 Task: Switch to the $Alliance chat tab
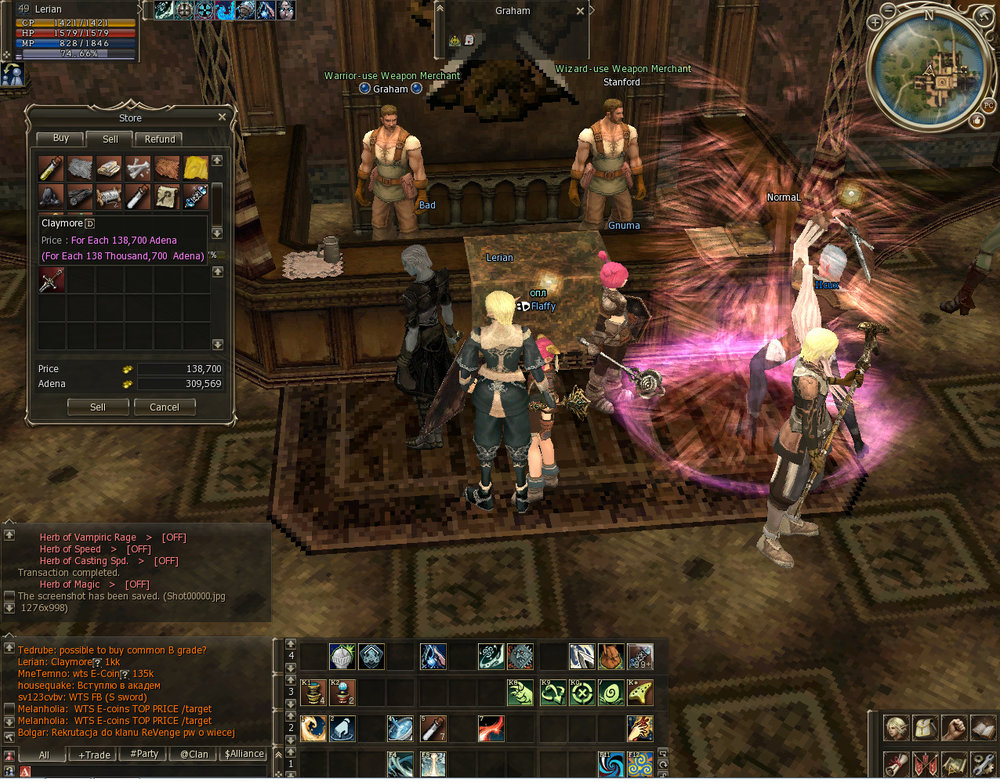coord(244,754)
